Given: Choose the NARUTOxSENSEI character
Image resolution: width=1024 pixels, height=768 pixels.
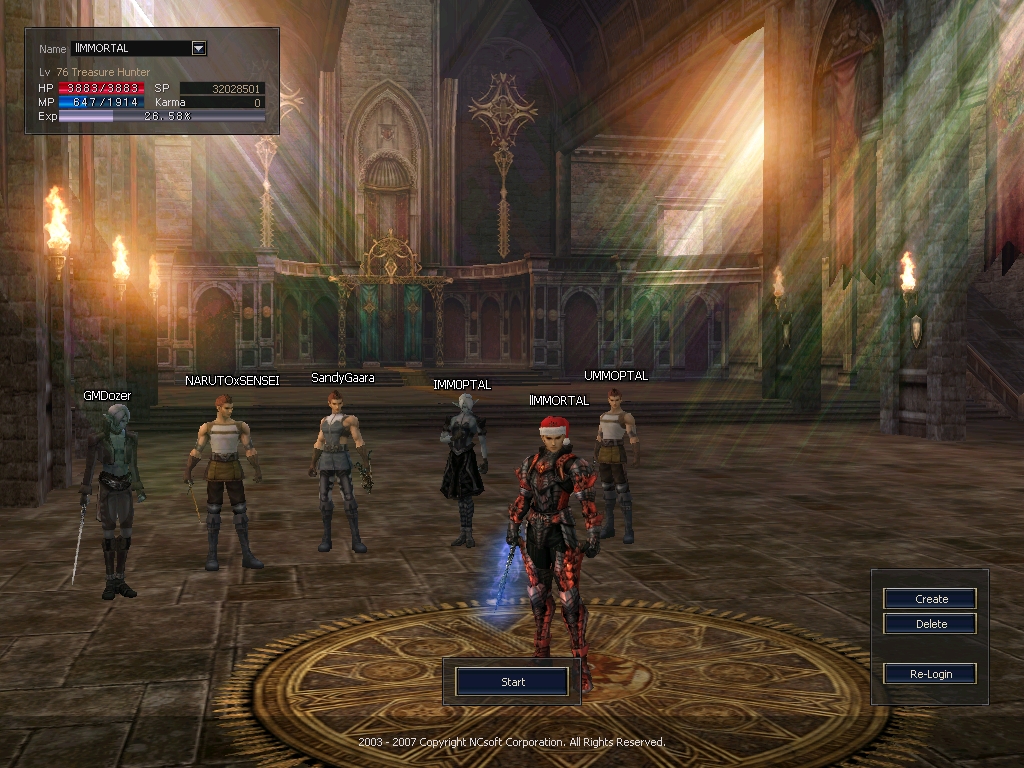Looking at the screenshot, I should coord(224,480).
